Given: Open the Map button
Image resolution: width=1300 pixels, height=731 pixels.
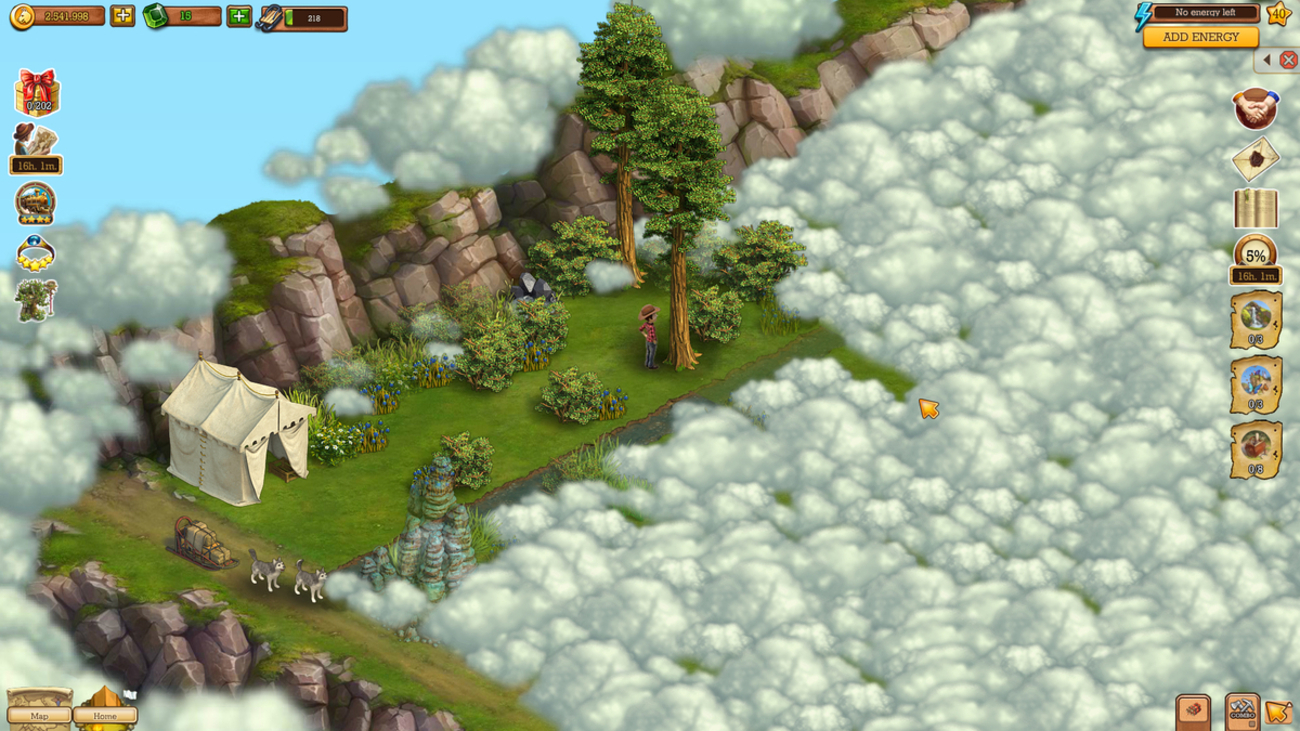Looking at the screenshot, I should pyautogui.click(x=40, y=715).
